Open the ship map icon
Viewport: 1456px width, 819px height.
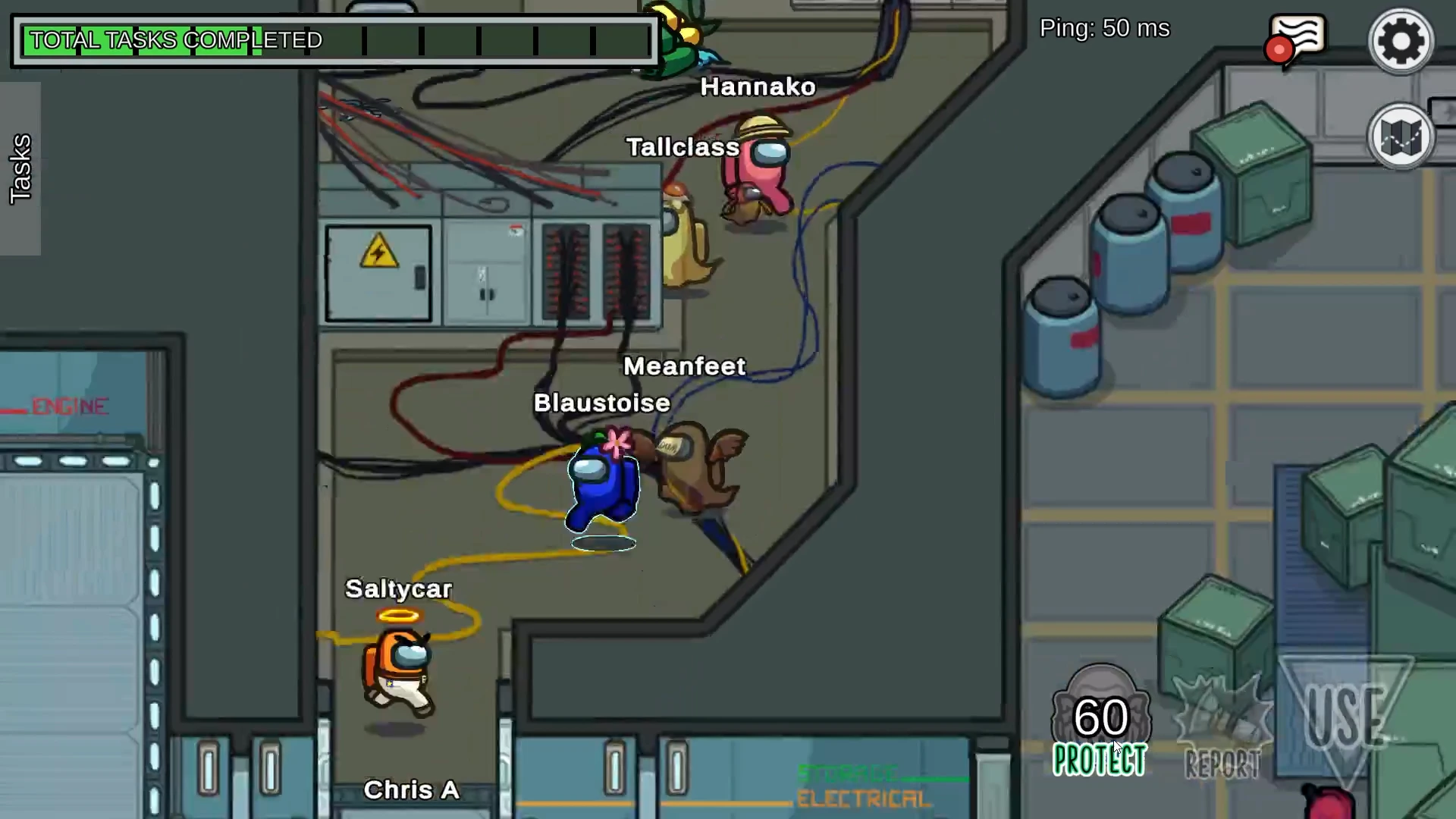click(x=1401, y=136)
